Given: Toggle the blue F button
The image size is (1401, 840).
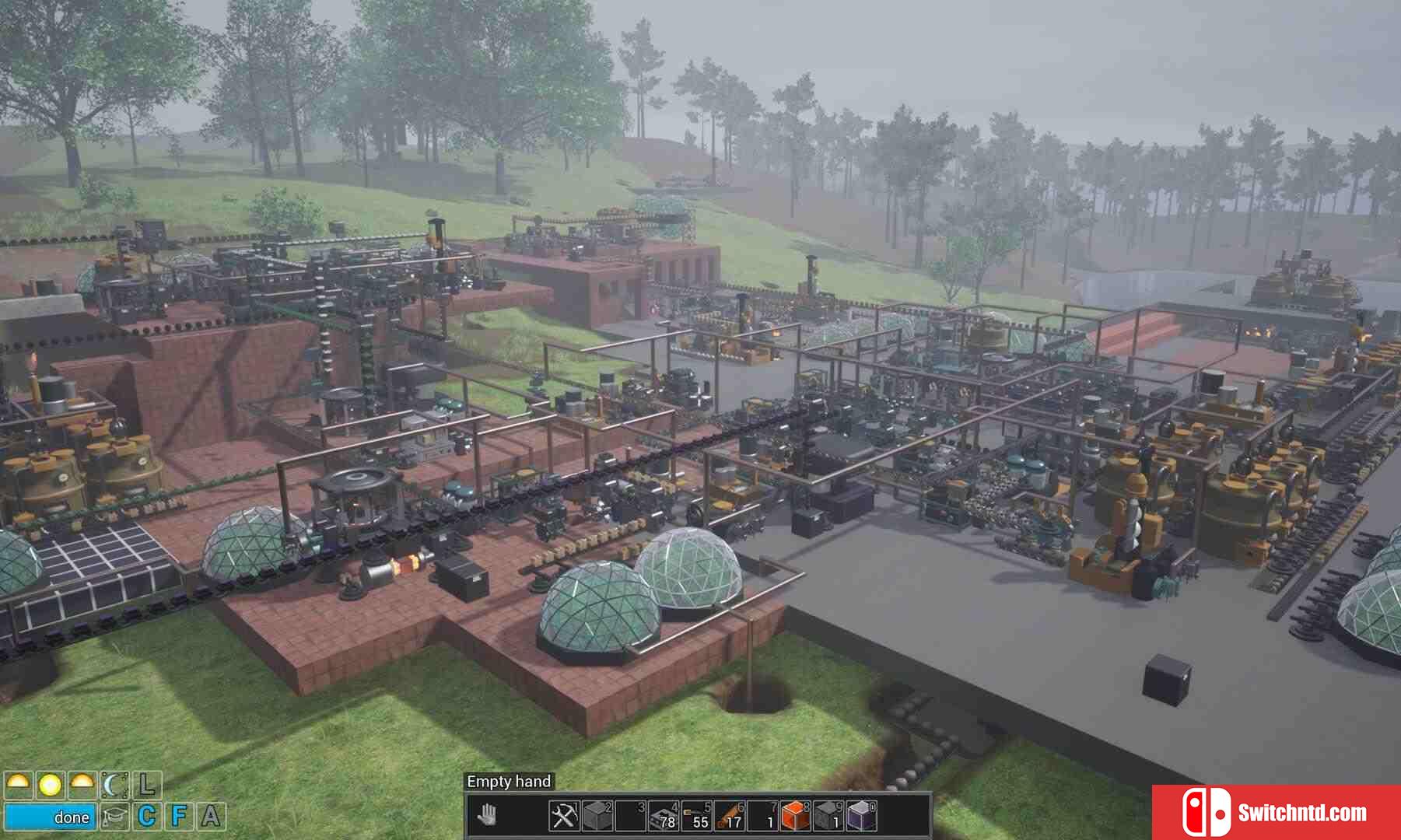Looking at the screenshot, I should coord(179,817).
